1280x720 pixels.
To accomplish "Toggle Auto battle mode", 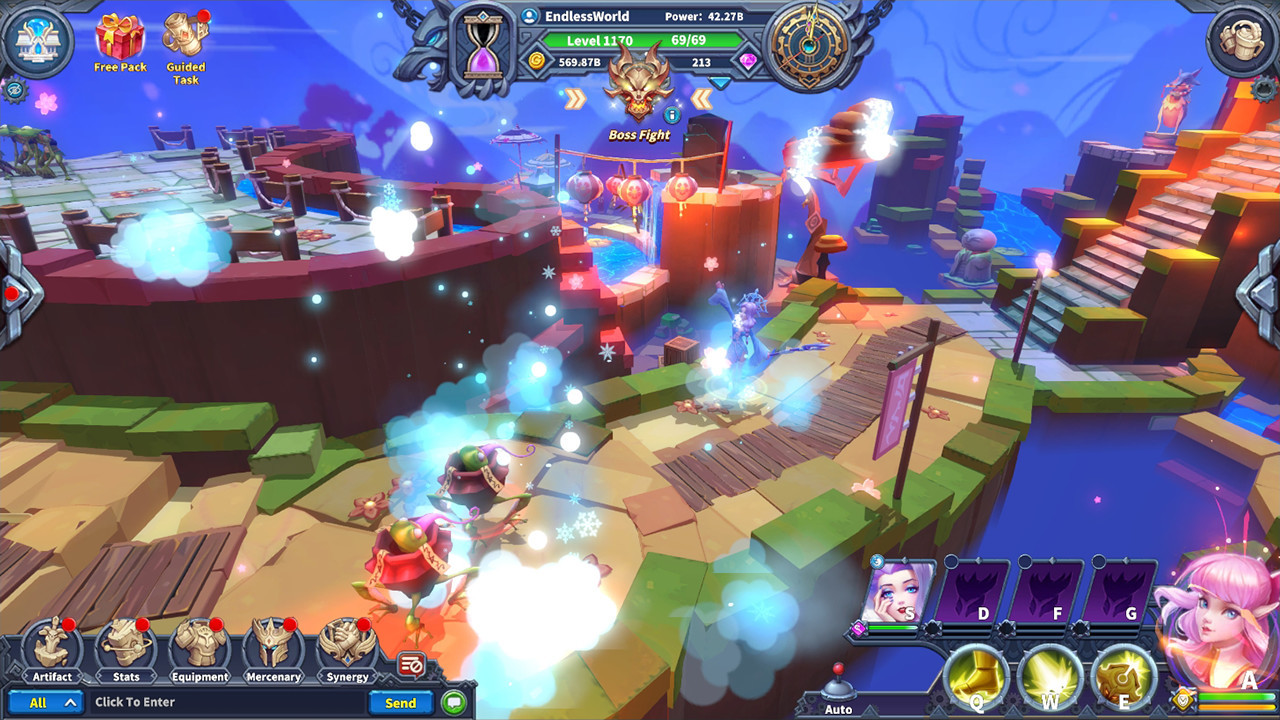I will click(x=839, y=690).
